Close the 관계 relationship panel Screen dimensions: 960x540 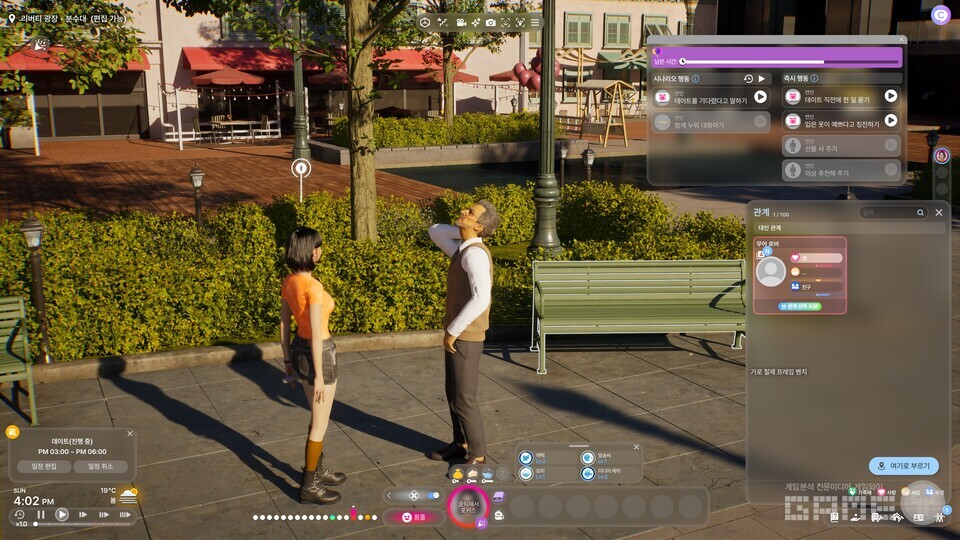pyautogui.click(x=938, y=212)
